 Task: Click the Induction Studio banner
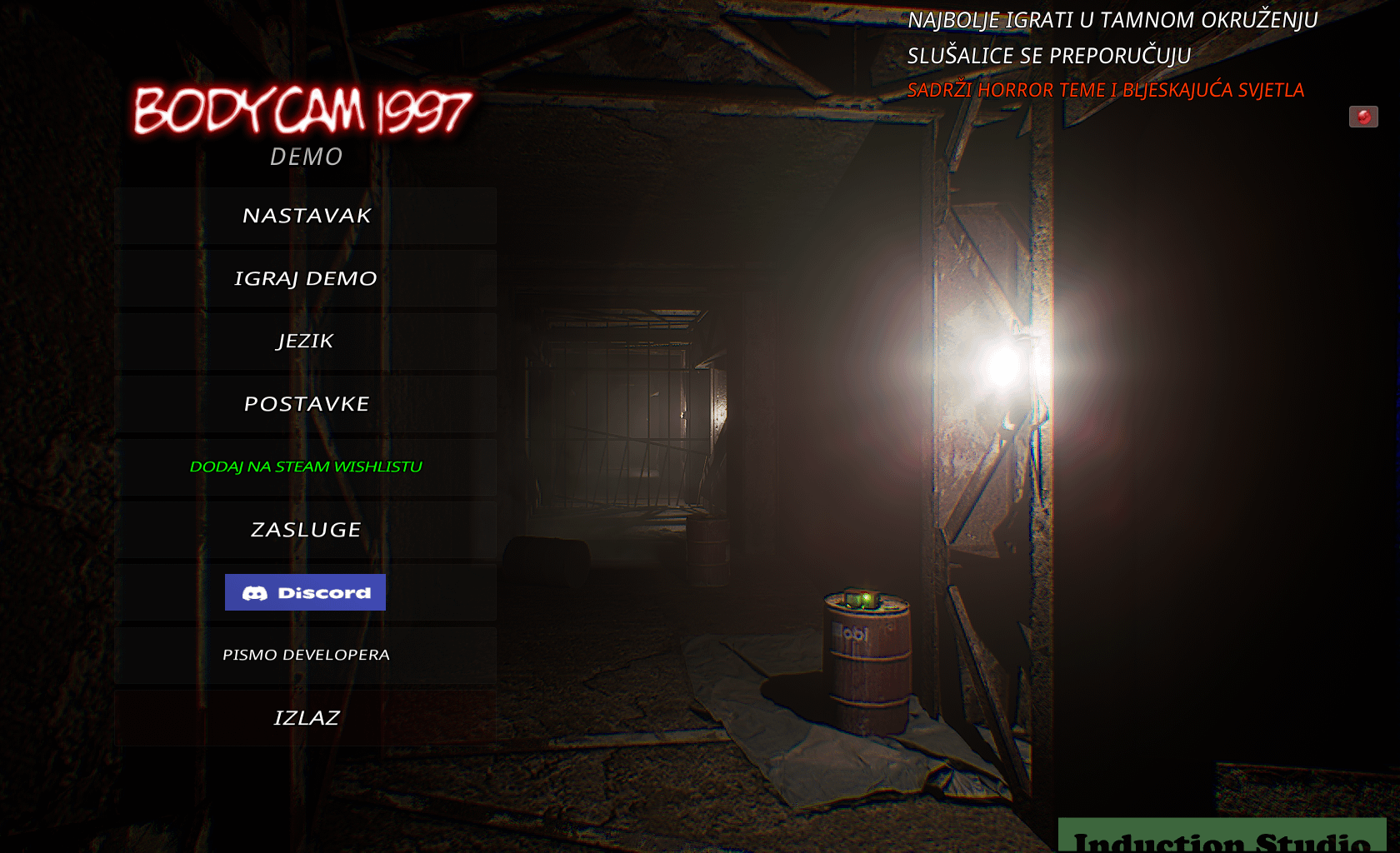(x=1222, y=838)
